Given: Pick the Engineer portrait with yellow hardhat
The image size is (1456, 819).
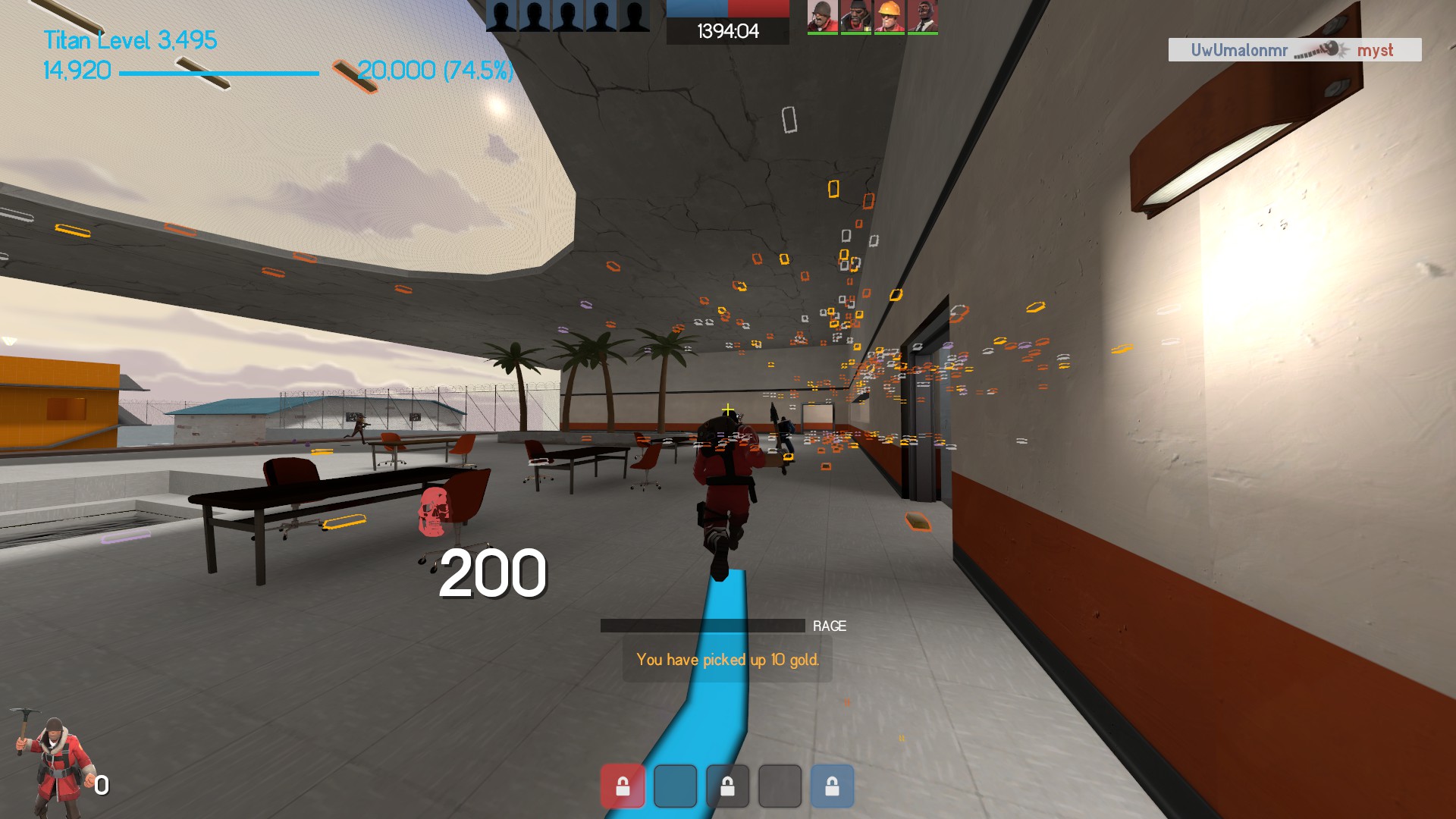Looking at the screenshot, I should (x=889, y=16).
